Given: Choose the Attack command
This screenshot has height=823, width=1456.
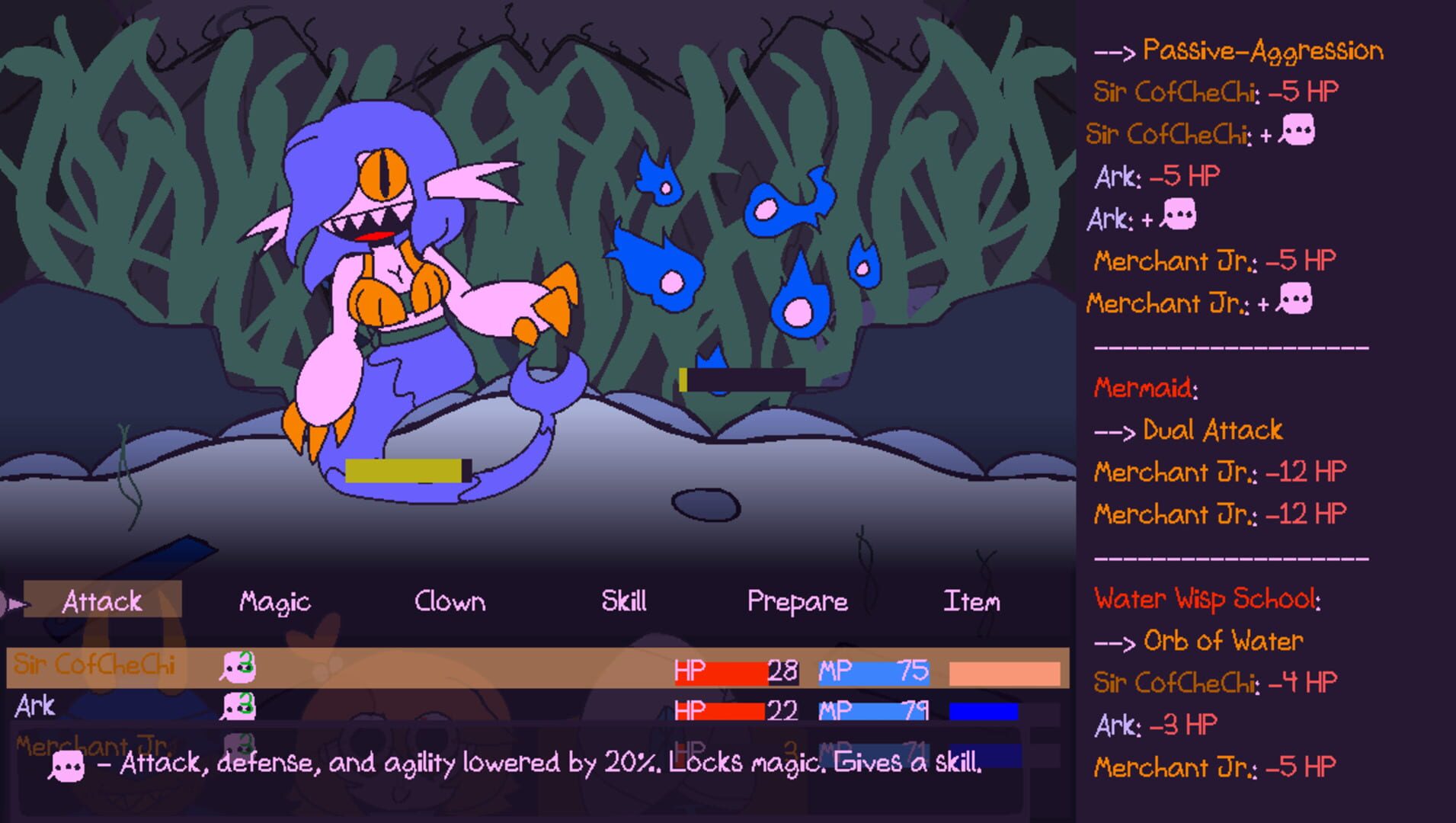Looking at the screenshot, I should point(103,600).
